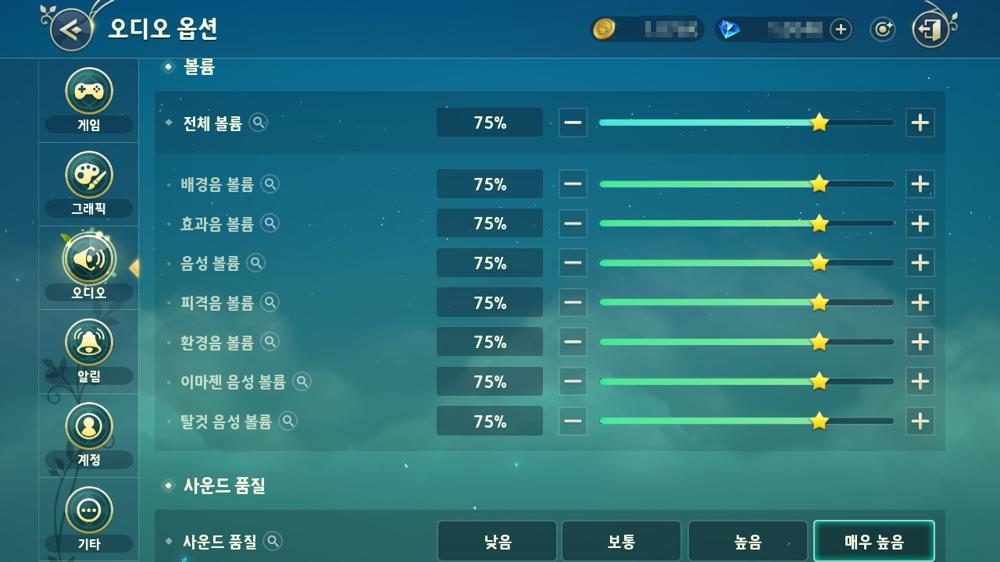Choose 보통 sound quality
Viewport: 1000px width, 562px height.
(x=621, y=542)
